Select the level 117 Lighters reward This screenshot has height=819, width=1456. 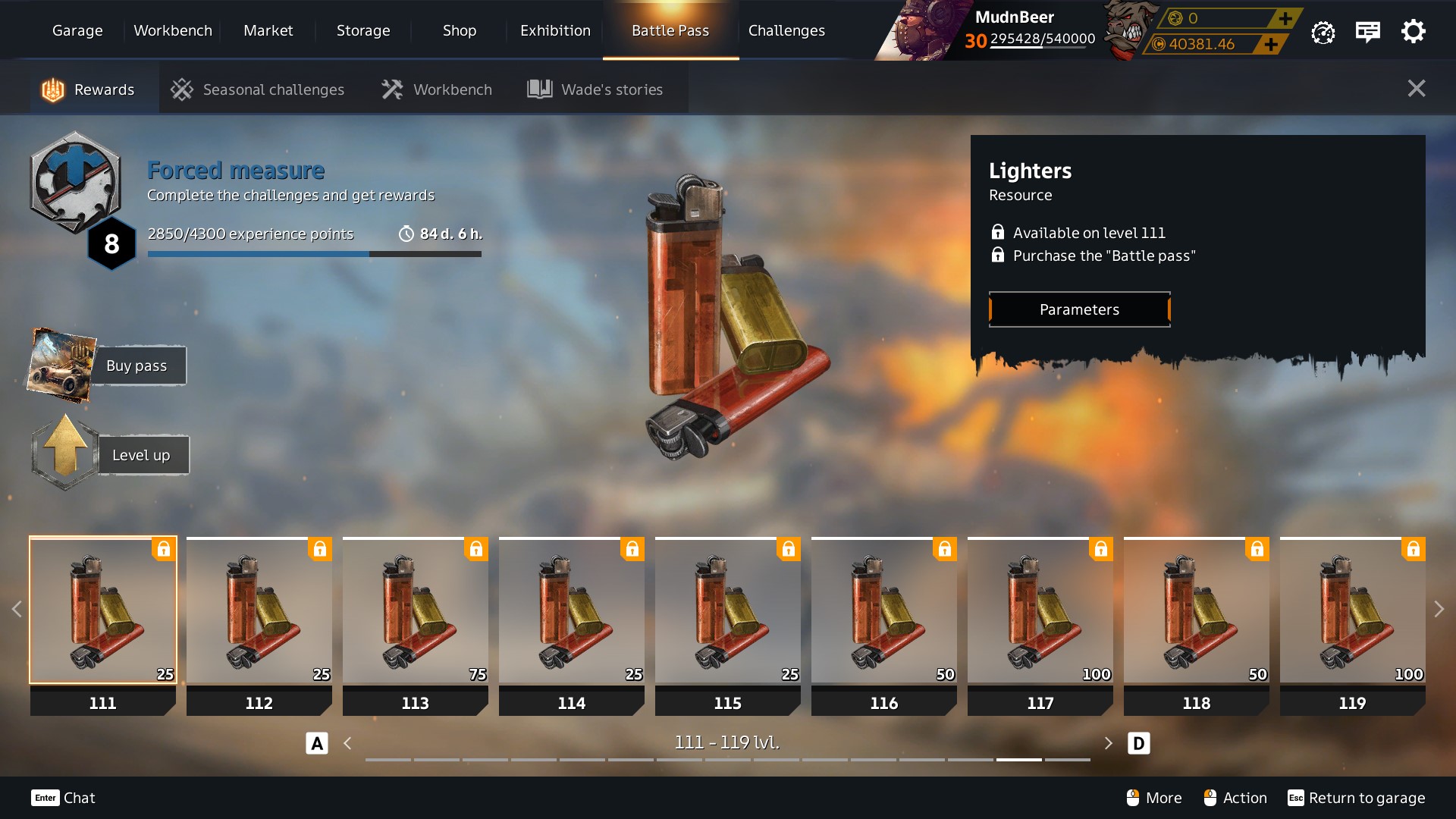(1040, 611)
